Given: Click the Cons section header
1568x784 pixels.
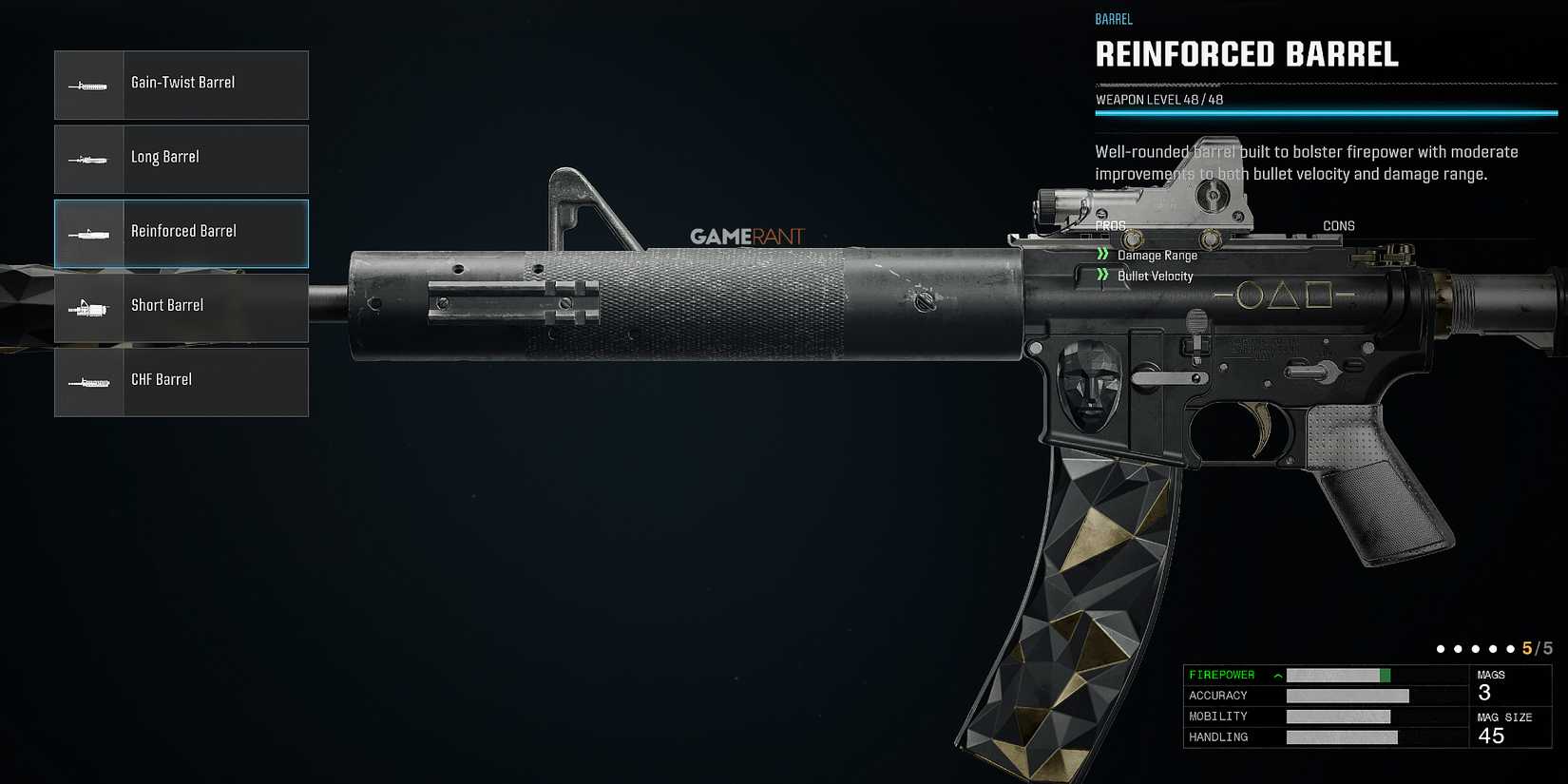Looking at the screenshot, I should (x=1338, y=225).
